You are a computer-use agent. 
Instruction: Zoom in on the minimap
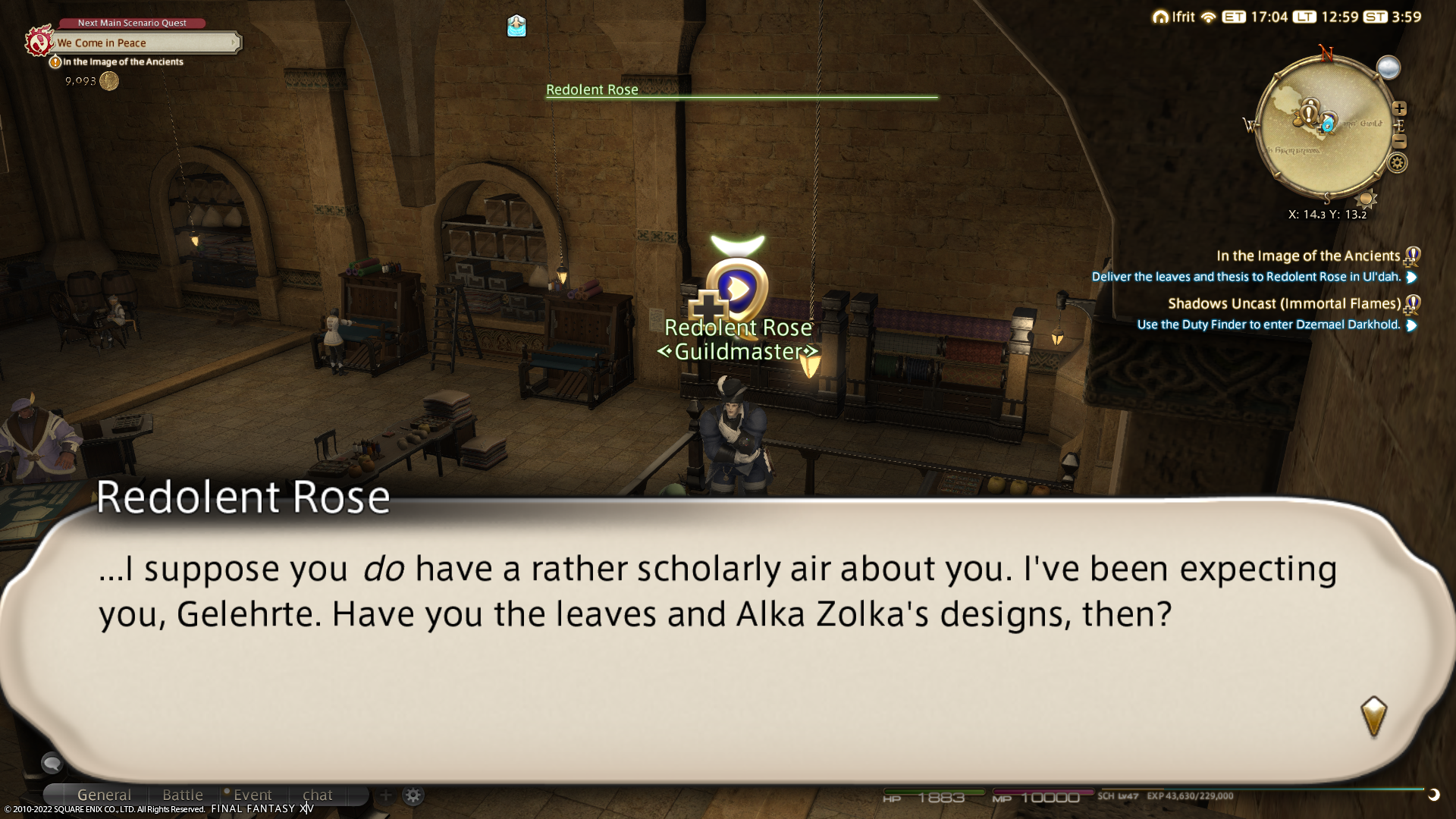pos(1400,108)
